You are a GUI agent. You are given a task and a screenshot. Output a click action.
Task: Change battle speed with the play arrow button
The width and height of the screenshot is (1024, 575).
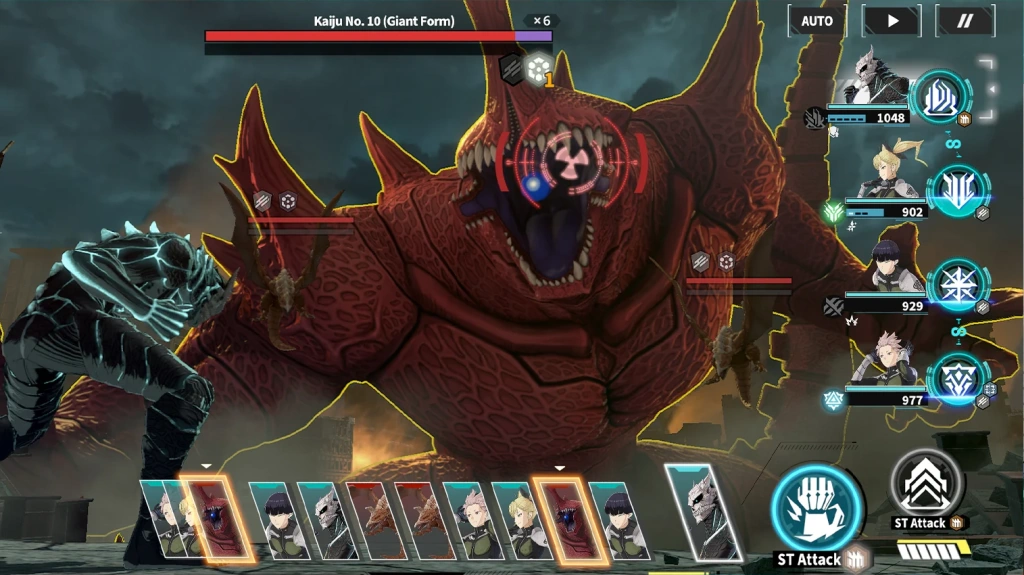tap(891, 20)
